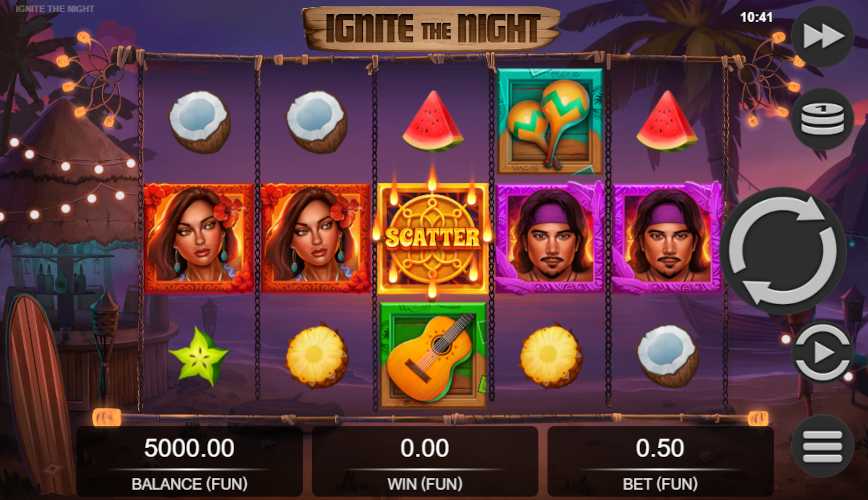Screen dimensions: 868x500
Task: Toggle fast-forward turbo spin mode
Action: (x=821, y=38)
